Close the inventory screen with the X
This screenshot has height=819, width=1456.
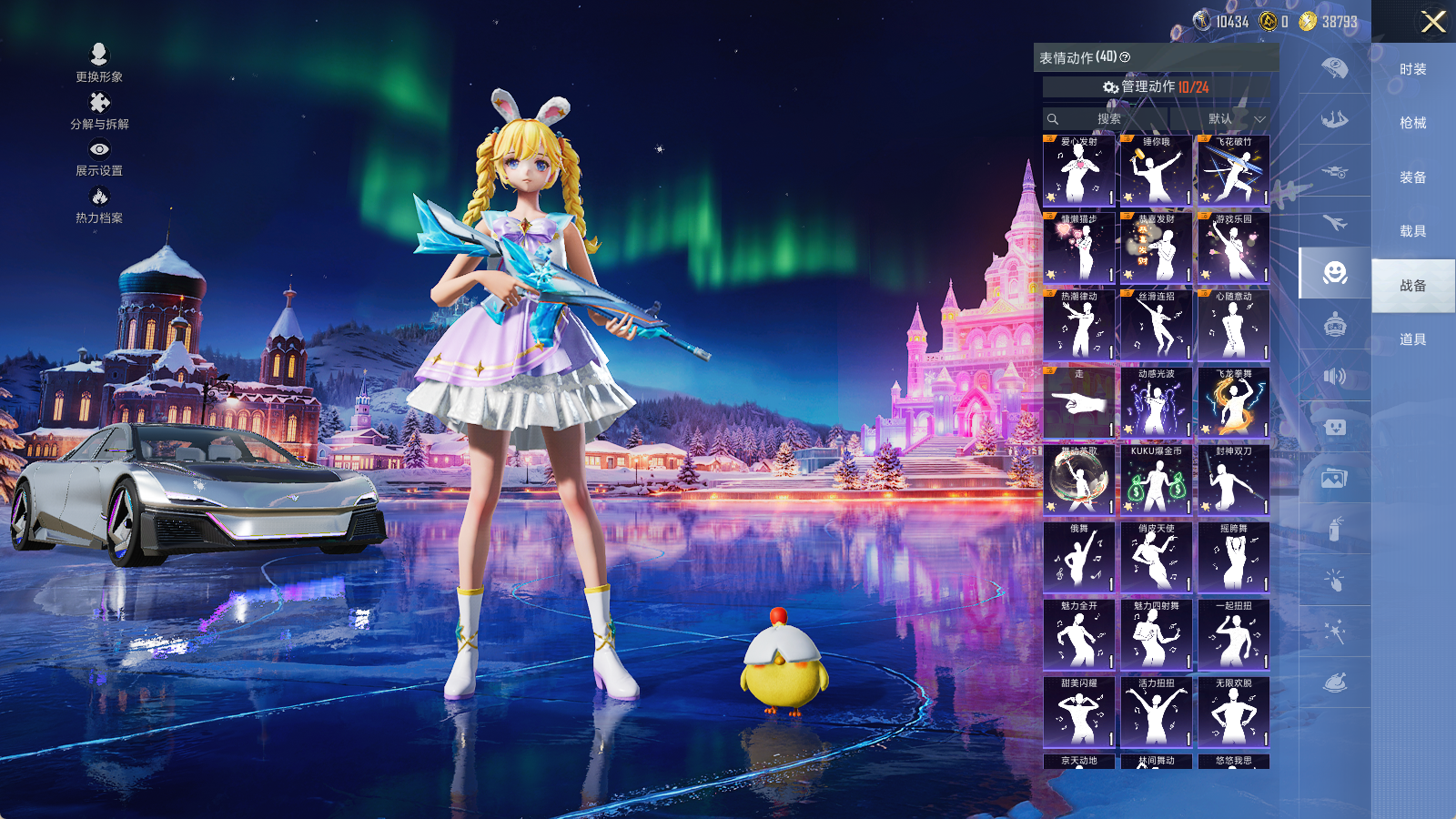click(x=1433, y=22)
